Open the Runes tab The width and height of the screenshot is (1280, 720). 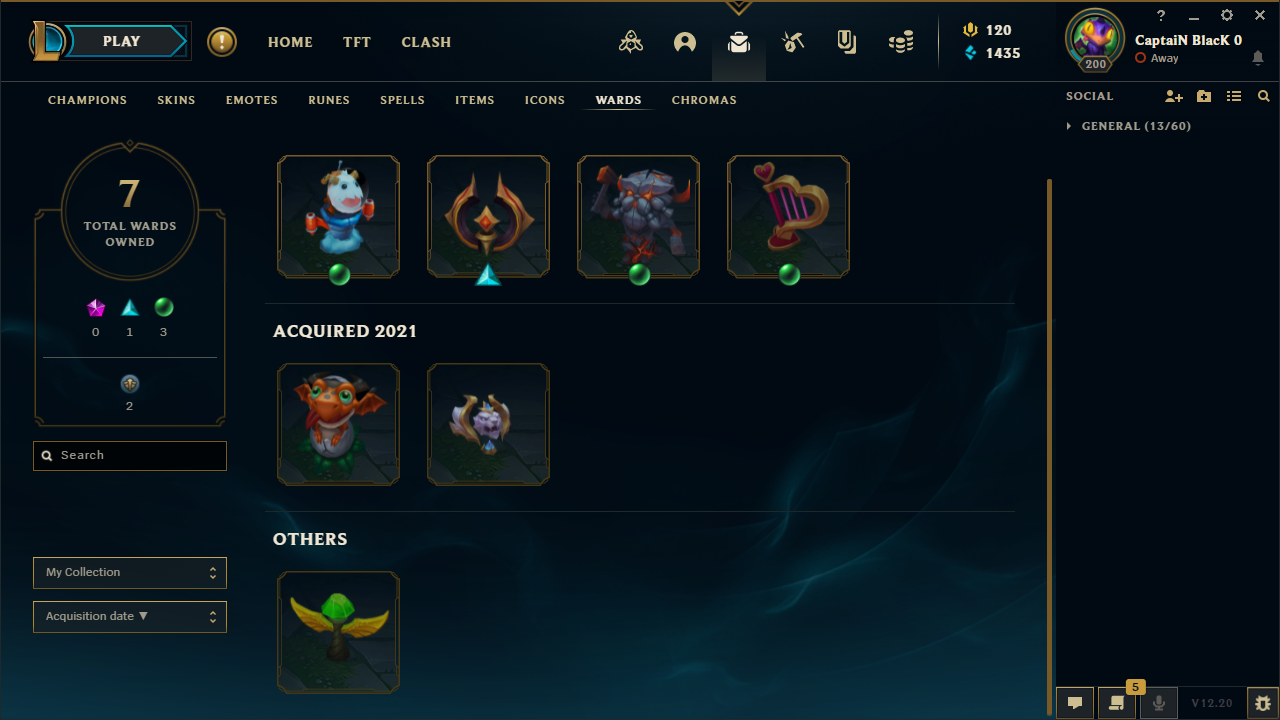tap(329, 100)
